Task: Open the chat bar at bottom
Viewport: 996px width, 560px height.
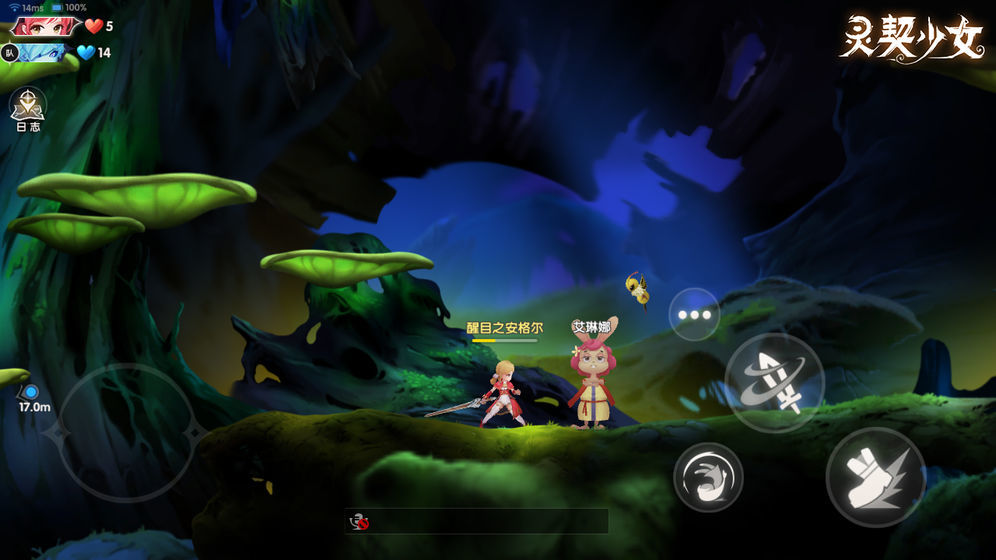Action: (x=477, y=521)
